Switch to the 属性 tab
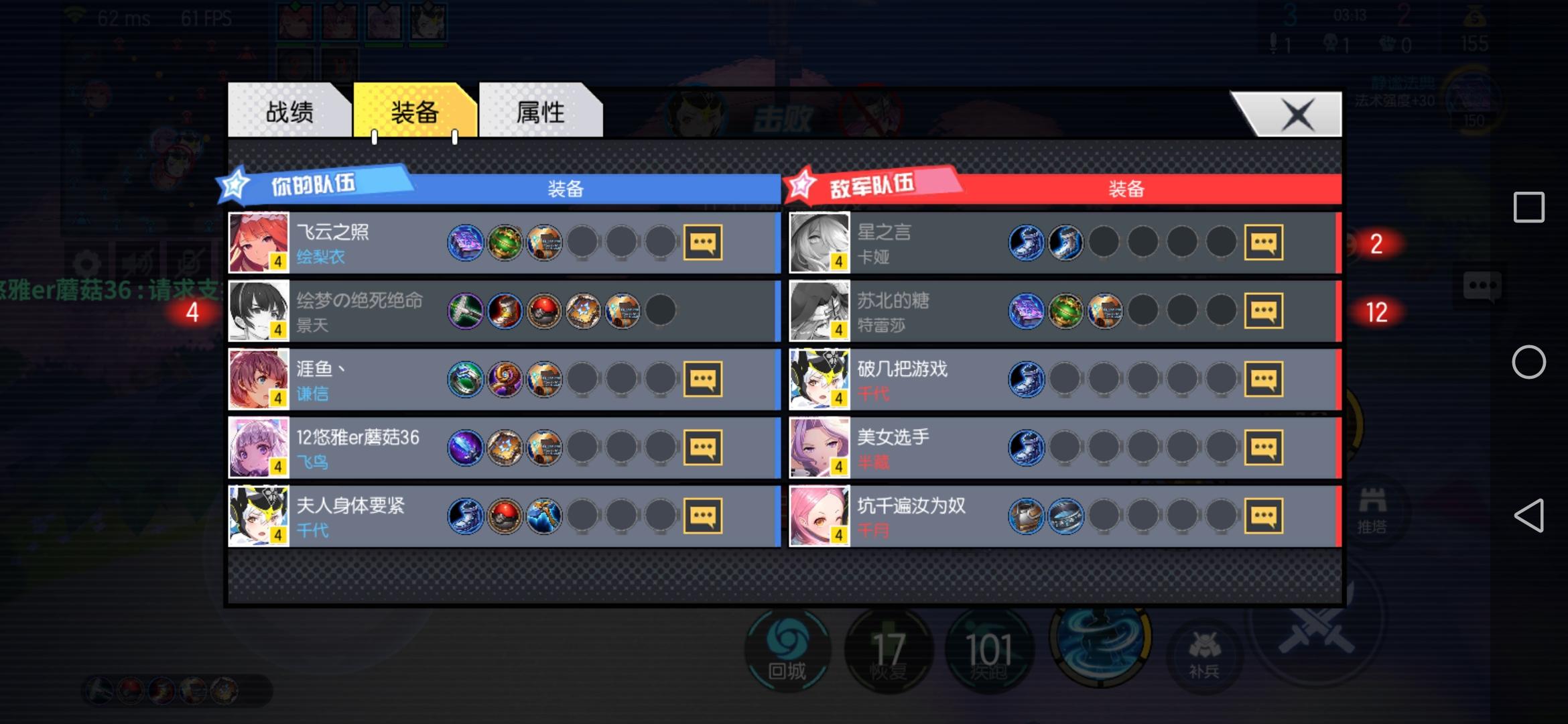Viewport: 1568px width, 724px height. coord(541,113)
